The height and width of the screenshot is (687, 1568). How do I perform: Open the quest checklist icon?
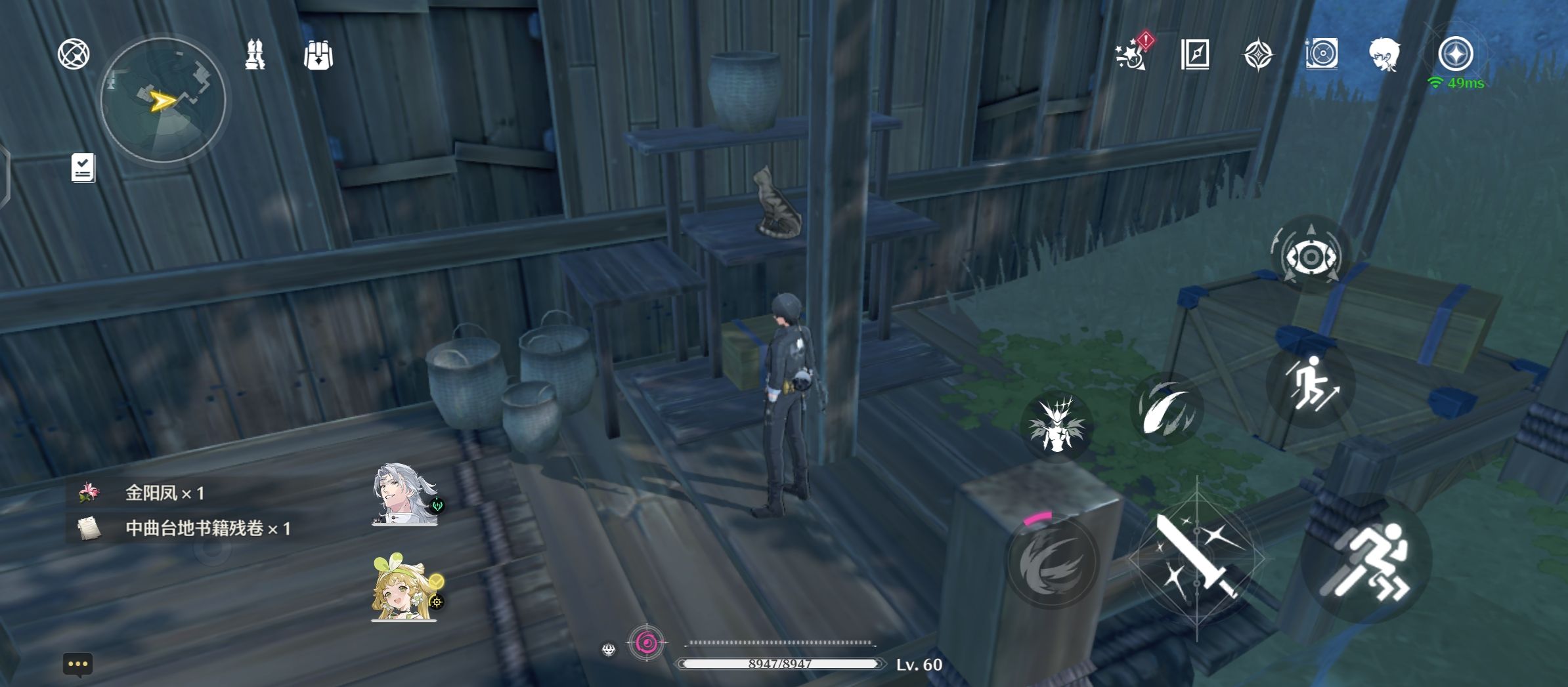point(83,168)
